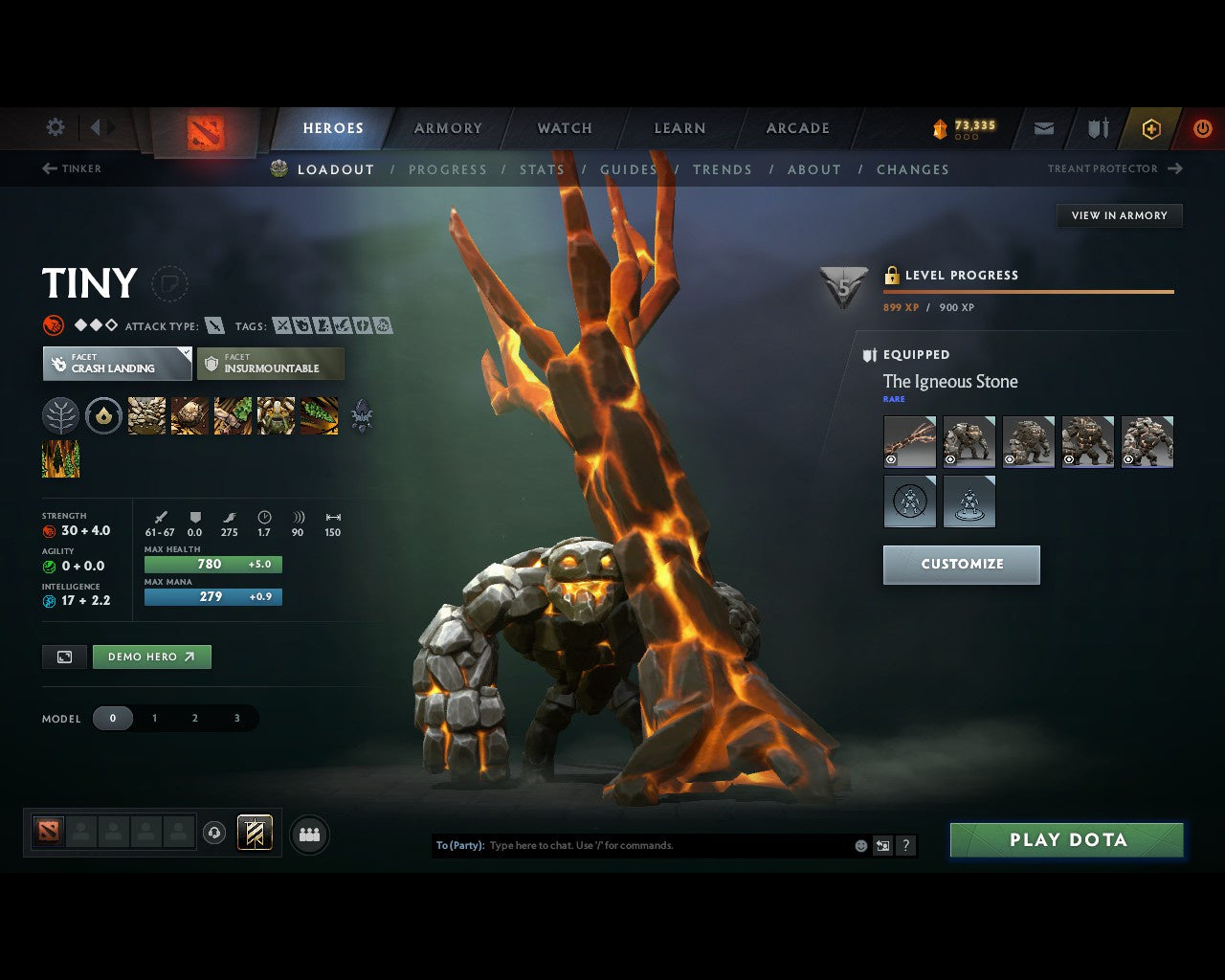Toggle the innate ability tree icon

point(60,415)
